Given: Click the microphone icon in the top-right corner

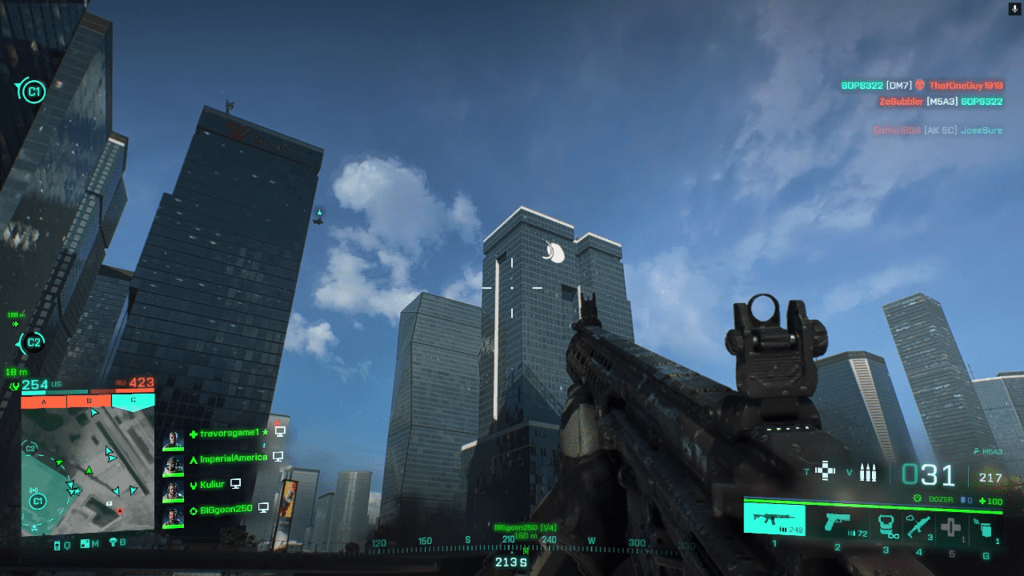Looking at the screenshot, I should pos(1013,8).
